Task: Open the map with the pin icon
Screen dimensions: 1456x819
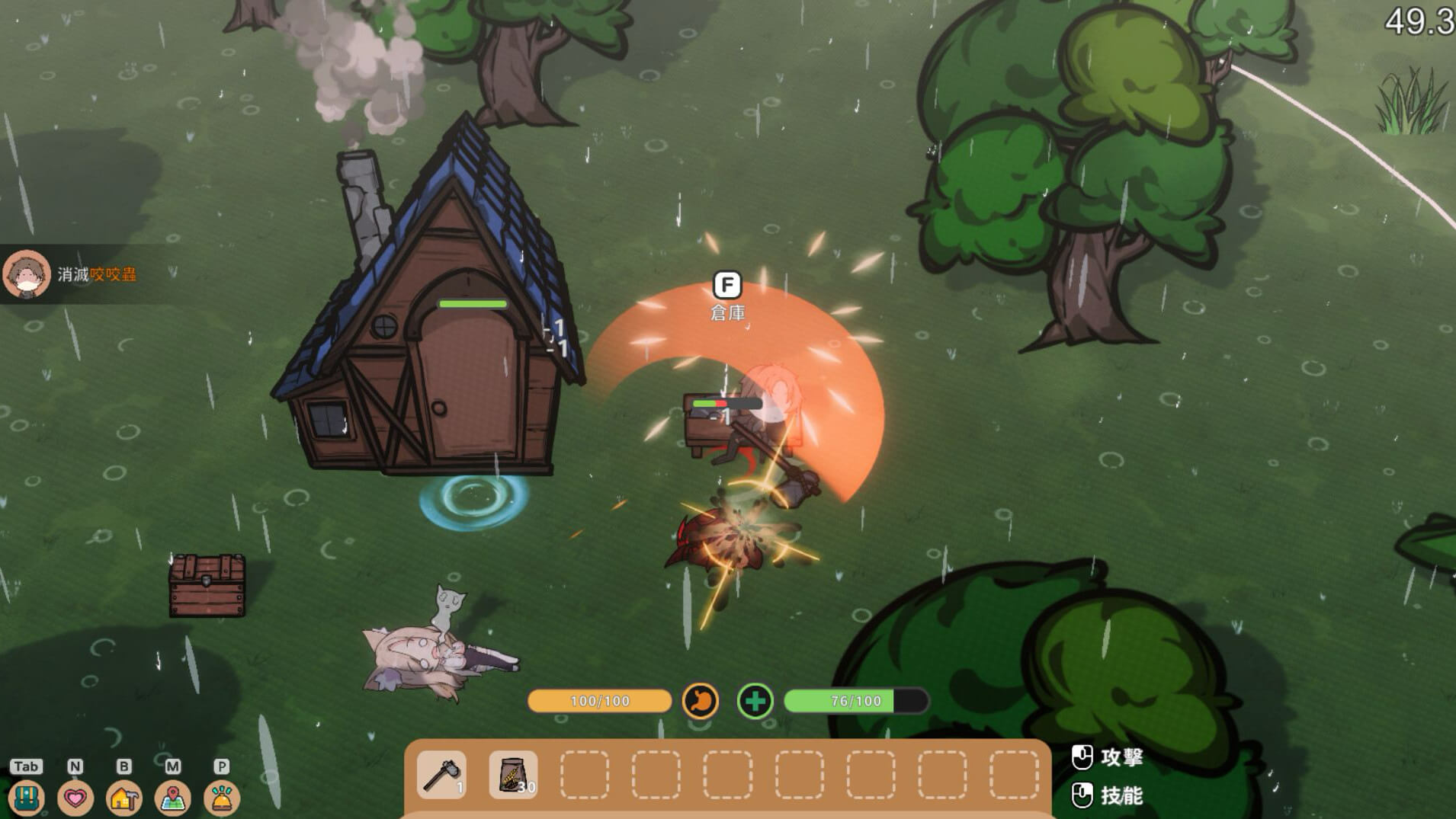Action: (x=173, y=798)
